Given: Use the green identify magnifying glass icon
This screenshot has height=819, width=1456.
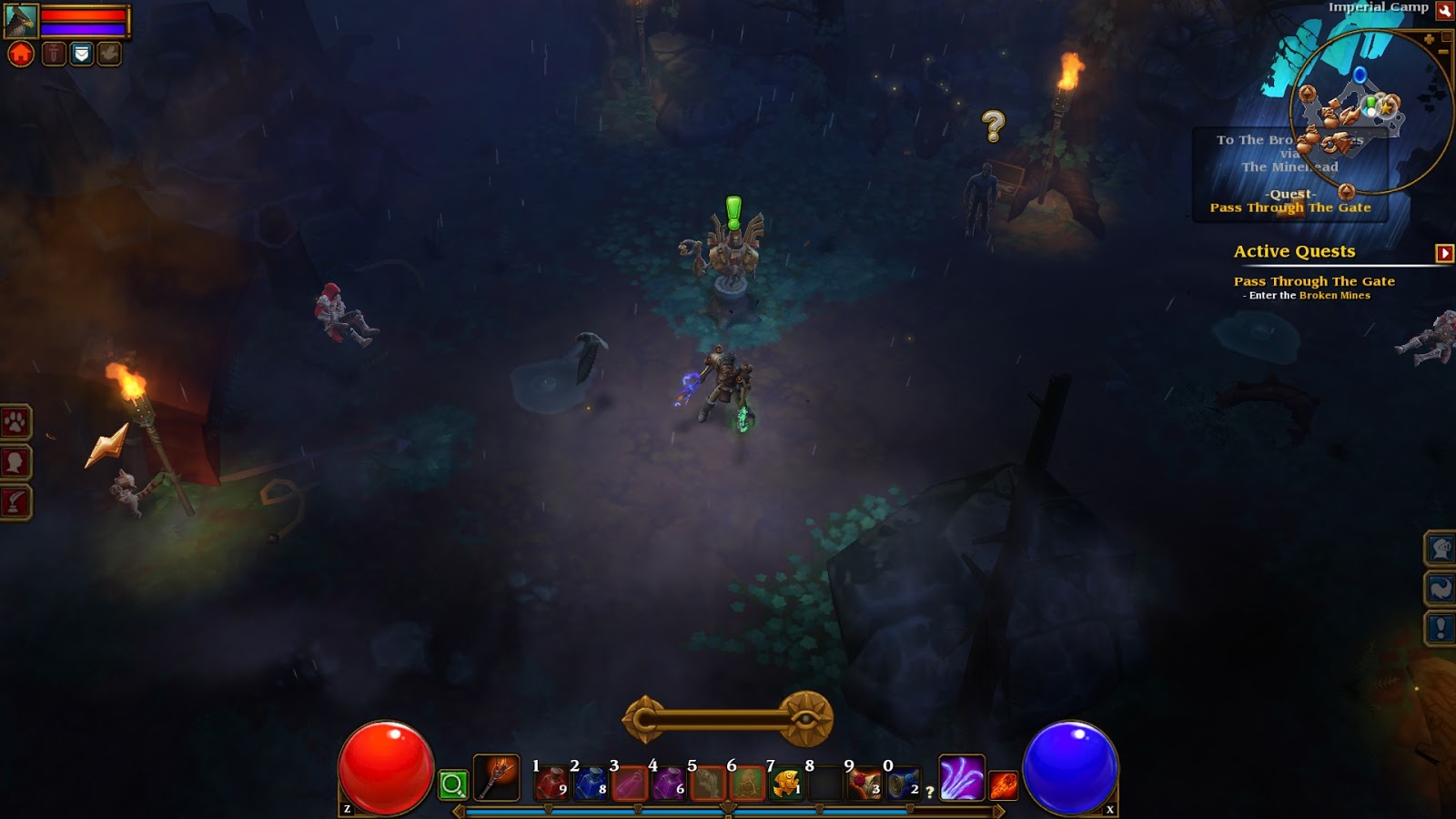Looking at the screenshot, I should tap(452, 784).
